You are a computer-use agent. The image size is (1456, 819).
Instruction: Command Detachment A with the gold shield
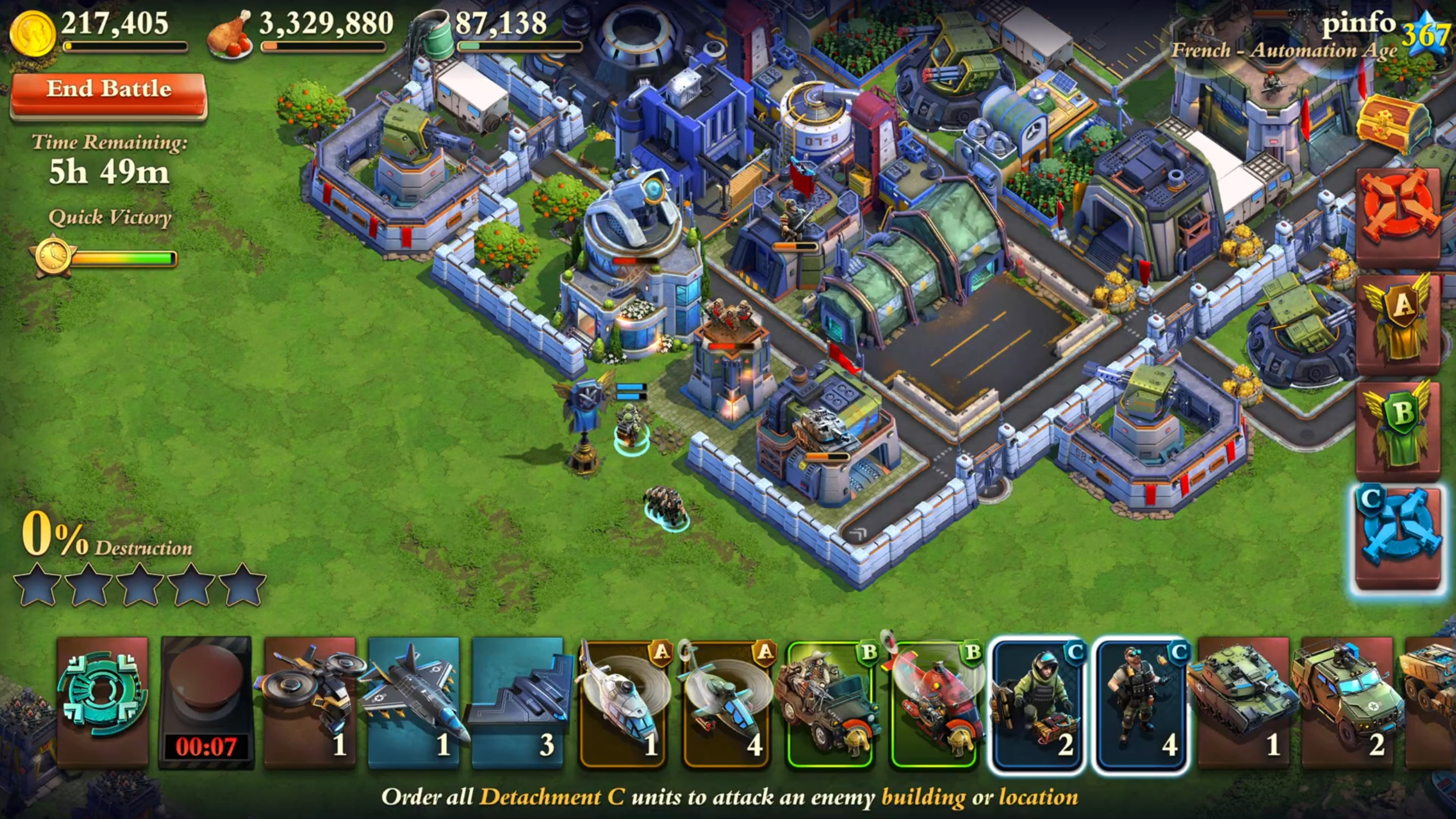1398,322
